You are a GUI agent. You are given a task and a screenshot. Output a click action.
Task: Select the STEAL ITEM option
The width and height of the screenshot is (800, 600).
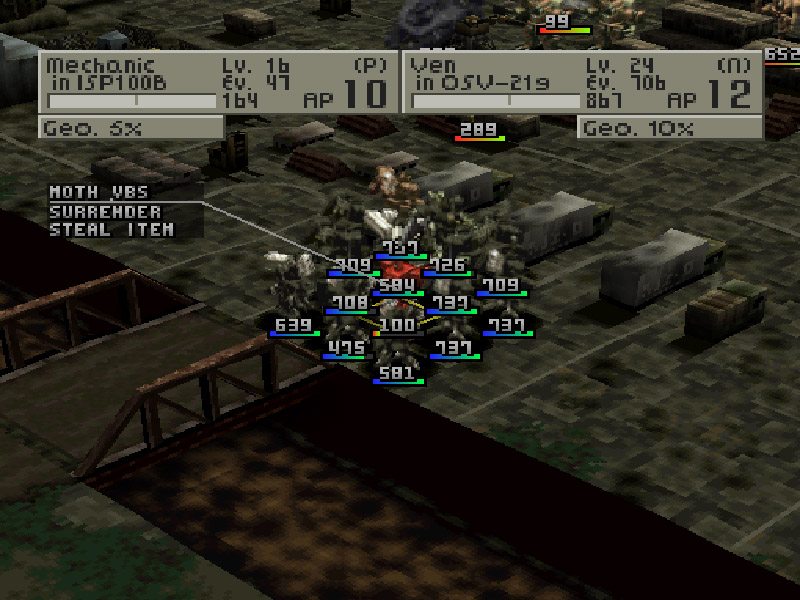[x=110, y=230]
